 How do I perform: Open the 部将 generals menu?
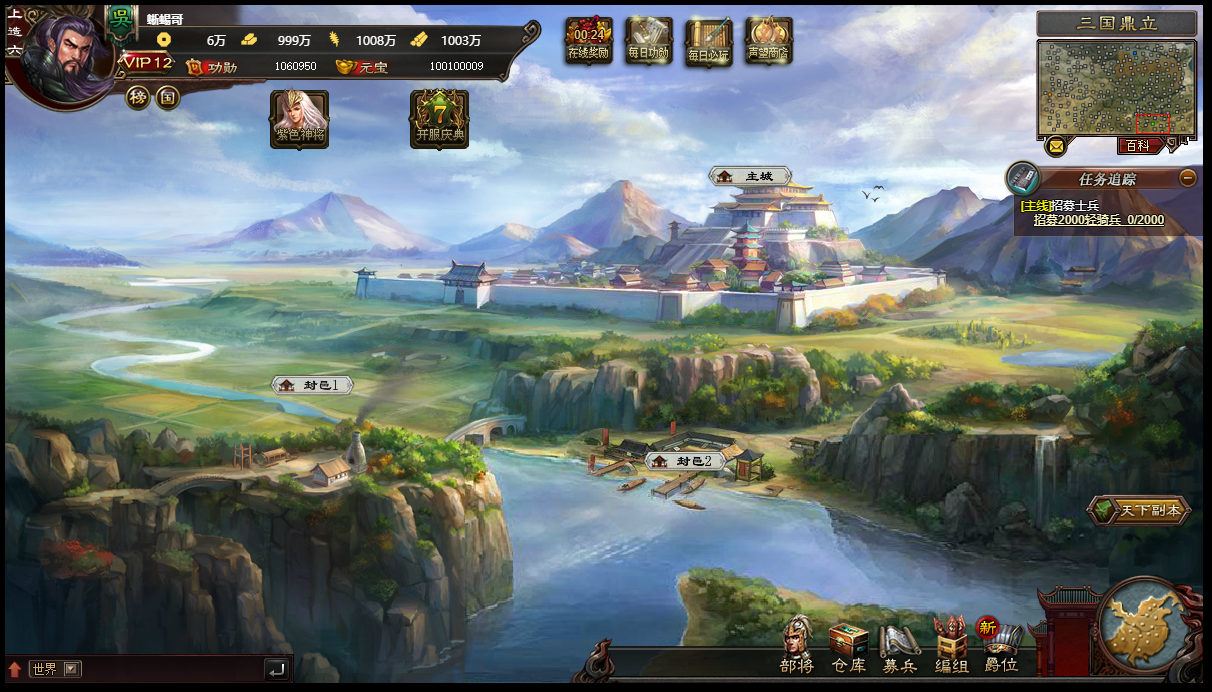(x=797, y=645)
